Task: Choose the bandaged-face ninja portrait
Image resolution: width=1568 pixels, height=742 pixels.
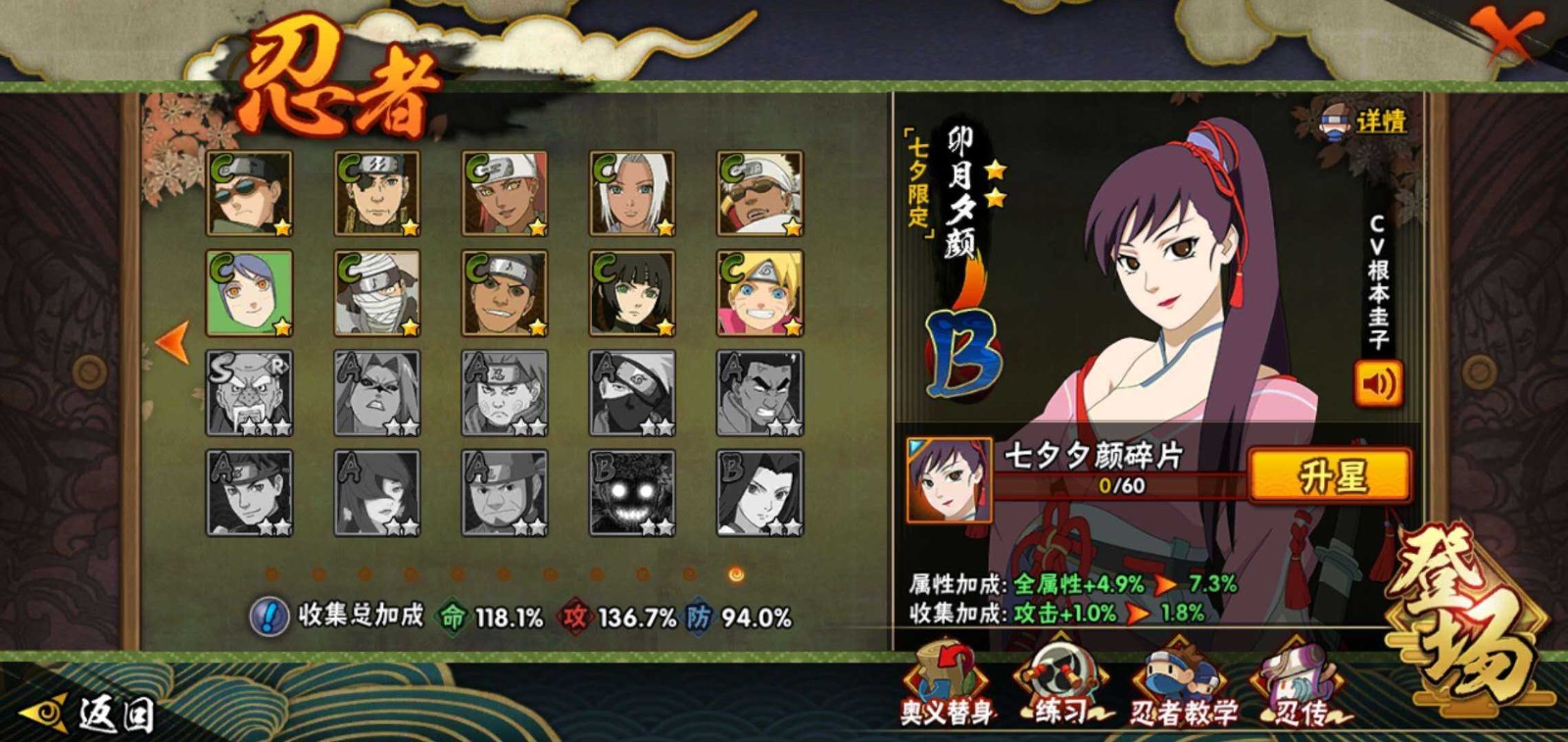Action: (377, 293)
